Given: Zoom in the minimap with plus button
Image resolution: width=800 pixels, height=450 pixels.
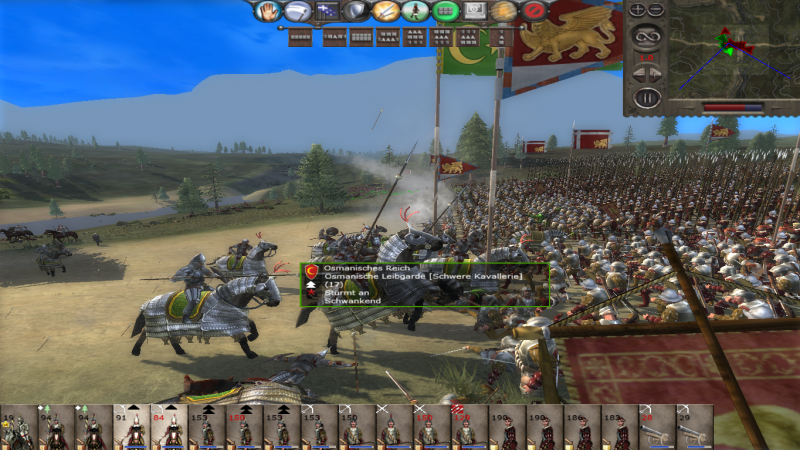Looking at the screenshot, I should pos(638,9).
